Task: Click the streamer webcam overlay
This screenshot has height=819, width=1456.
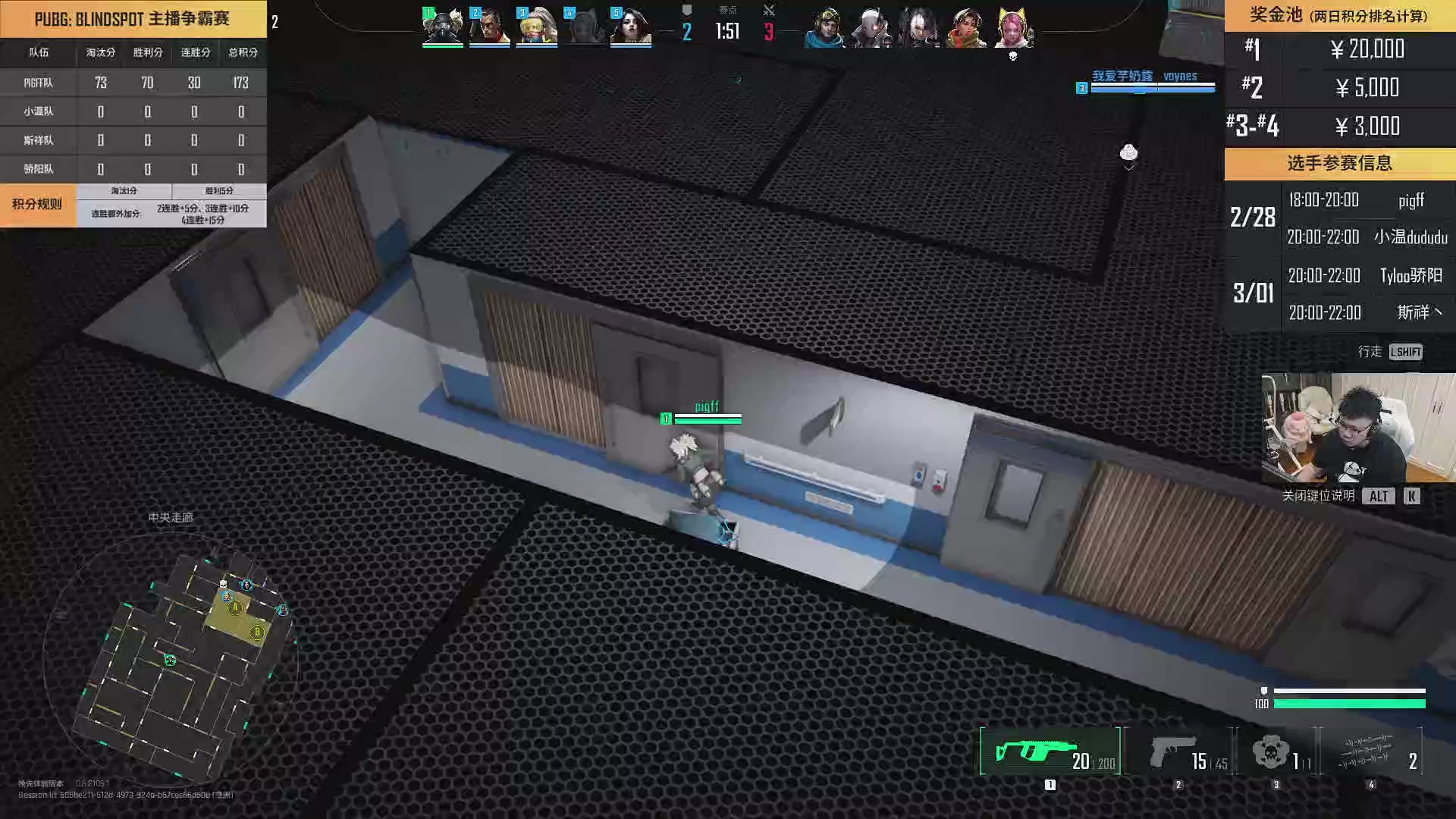Action: point(1357,427)
